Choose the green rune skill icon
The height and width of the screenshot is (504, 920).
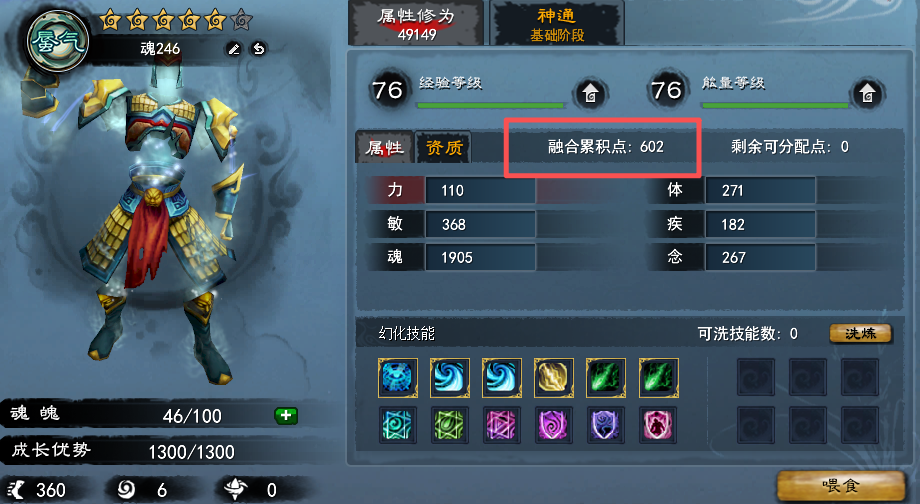pyautogui.click(x=450, y=425)
